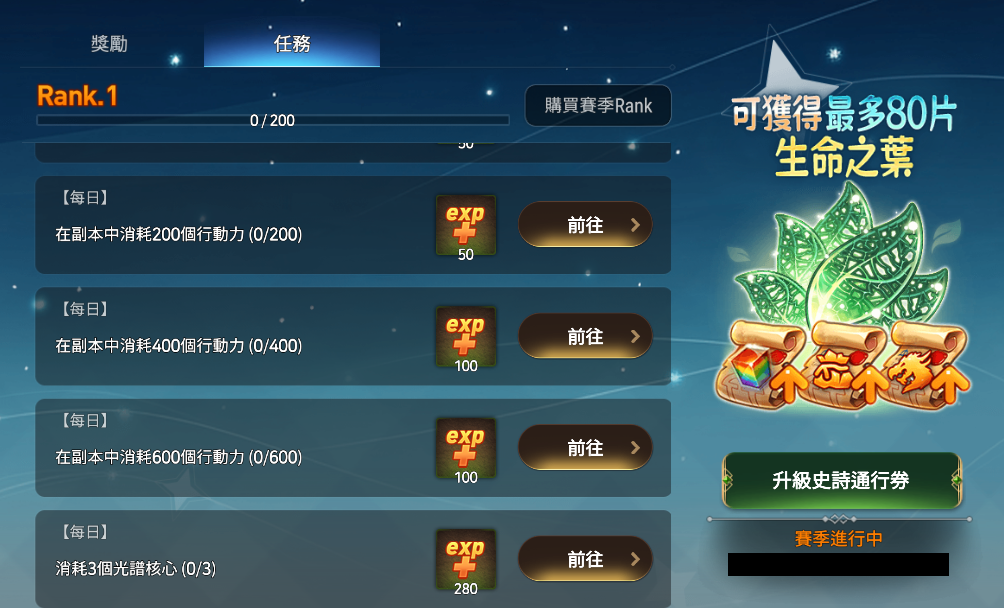This screenshot has width=1004, height=608.
Task: Upgrade with the 升級史詩通行券 button
Action: pos(841,480)
